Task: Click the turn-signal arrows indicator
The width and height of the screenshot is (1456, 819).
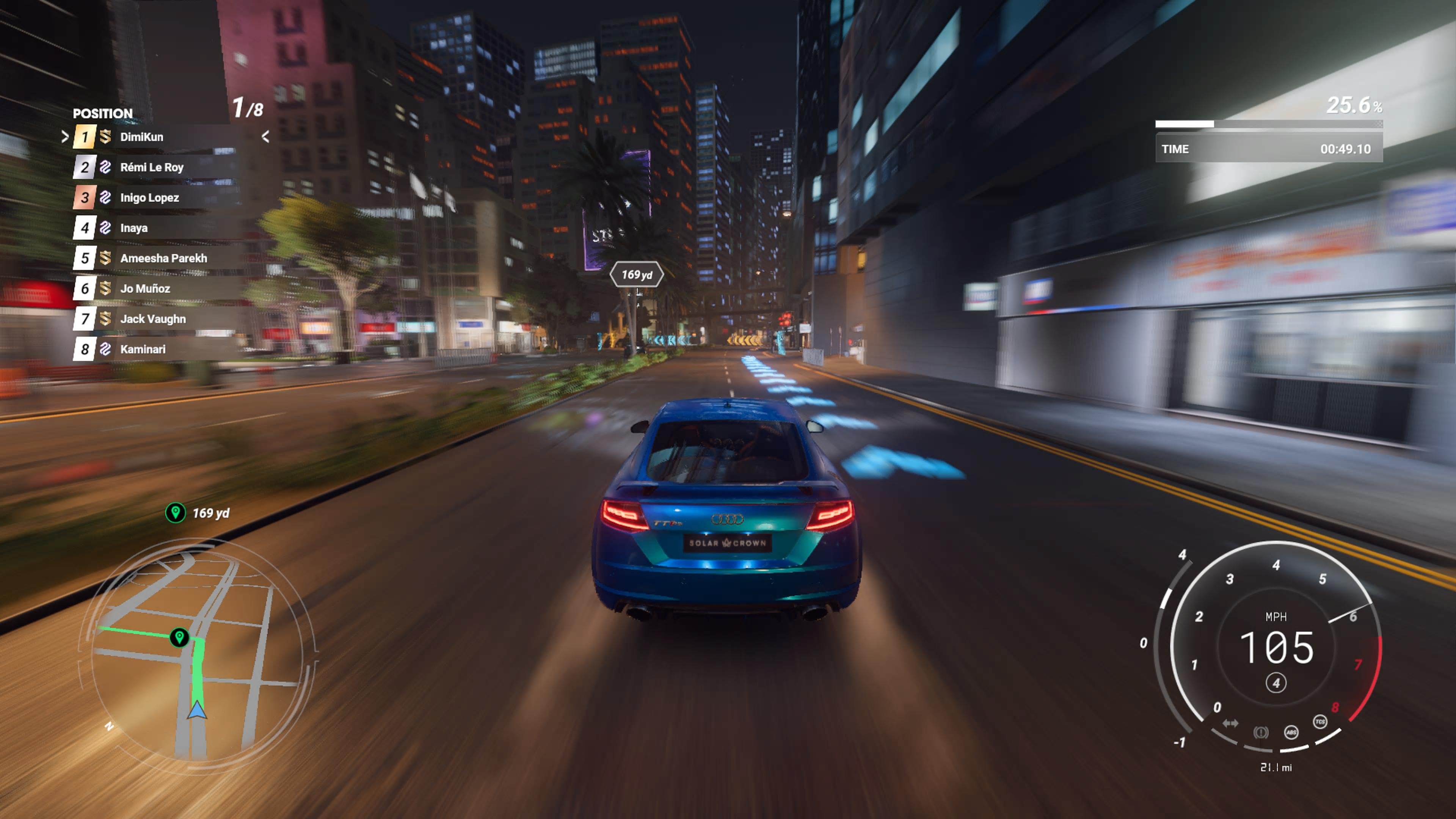Action: (1231, 723)
